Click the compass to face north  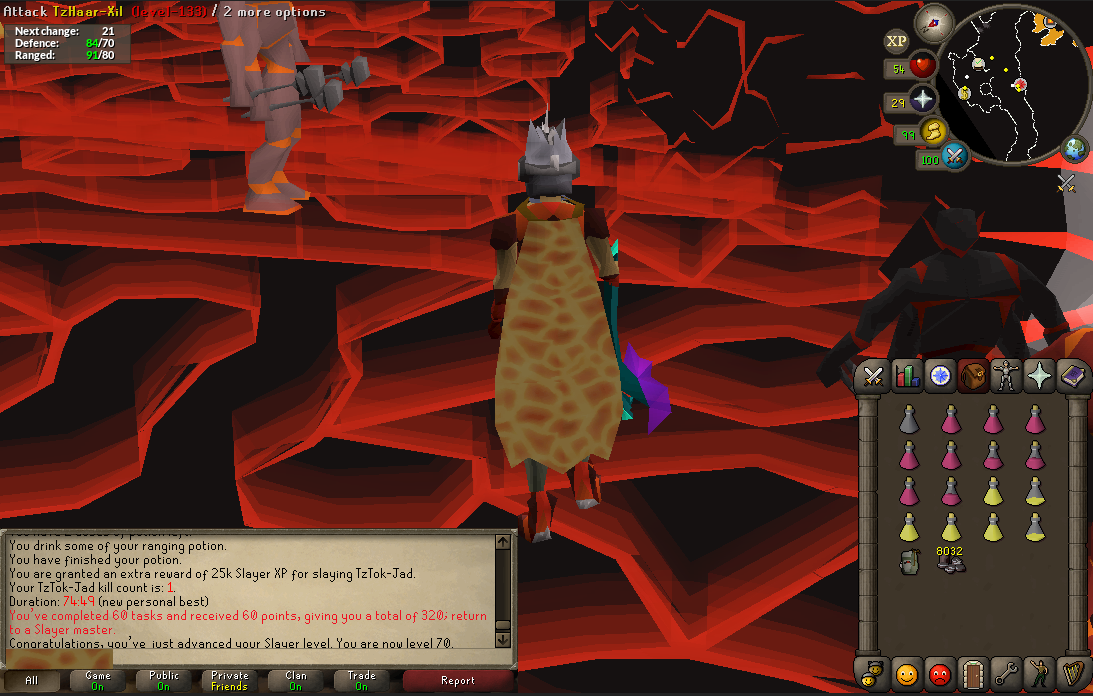[934, 20]
